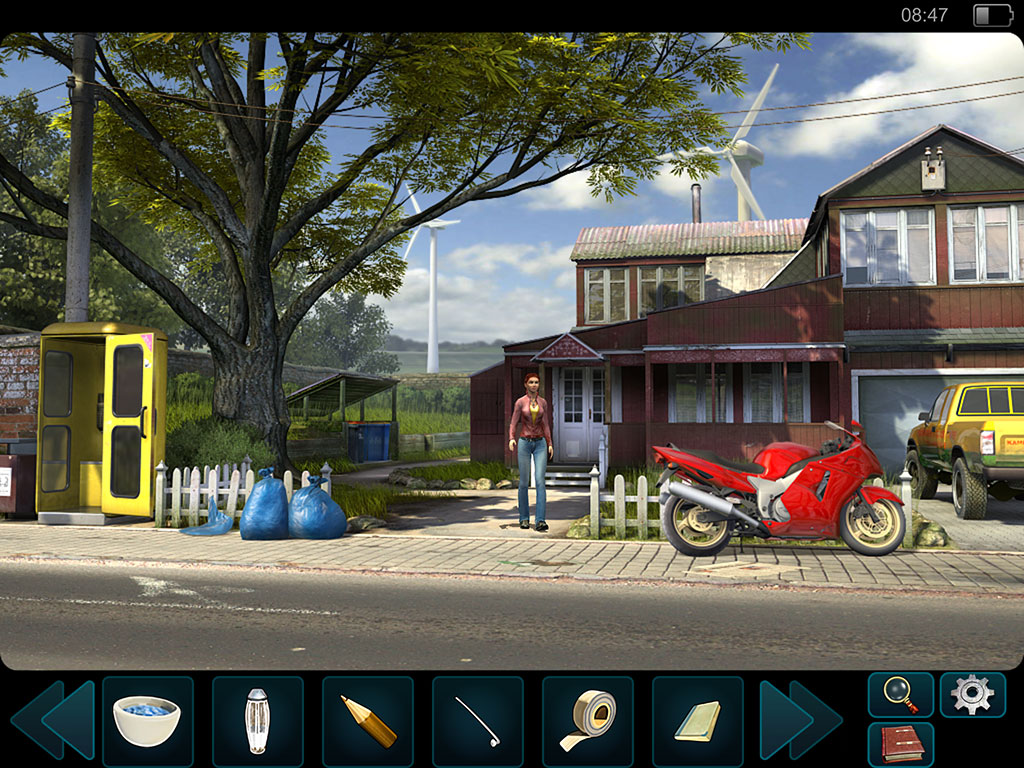
Task: Activate the magnifying glass hint tool
Action: click(900, 694)
